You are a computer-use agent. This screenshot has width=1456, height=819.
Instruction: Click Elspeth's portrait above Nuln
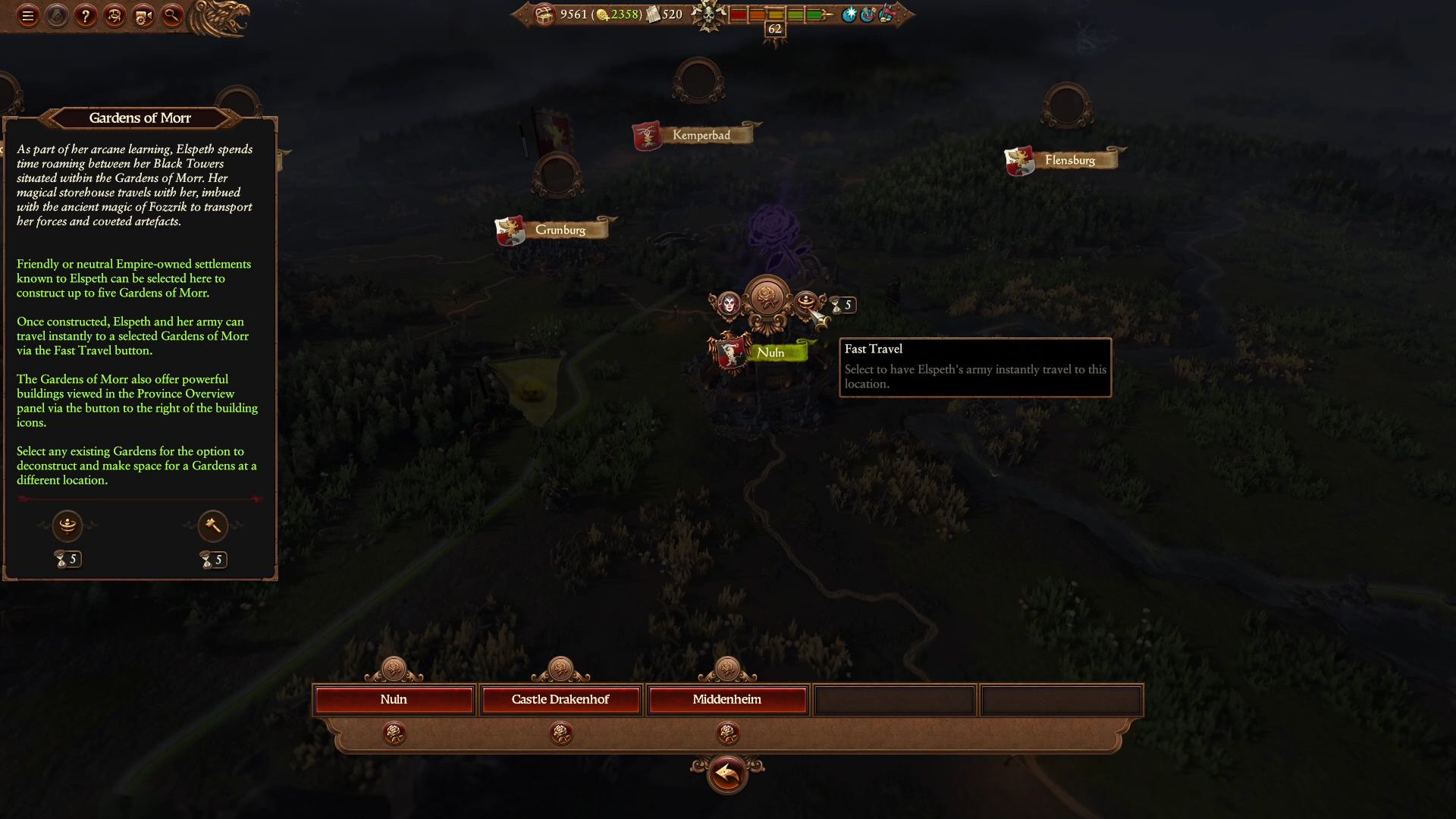tap(729, 304)
